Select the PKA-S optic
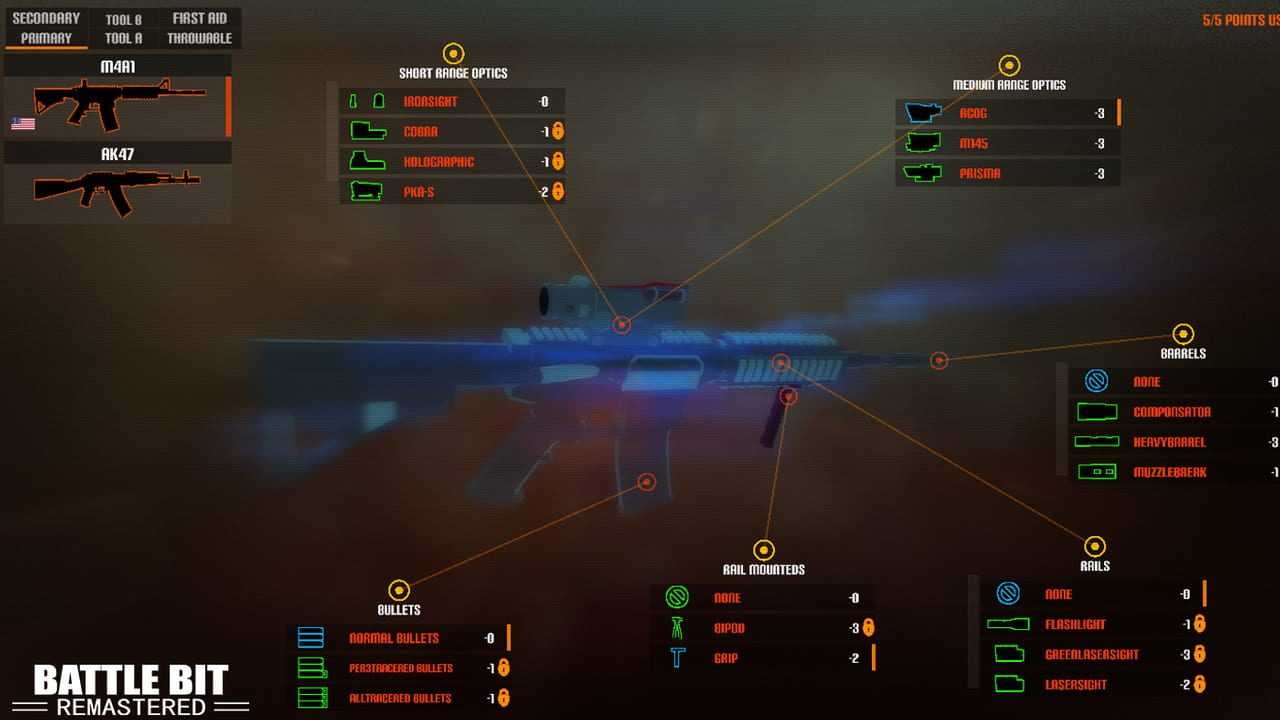Viewport: 1280px width, 720px height. coord(450,191)
